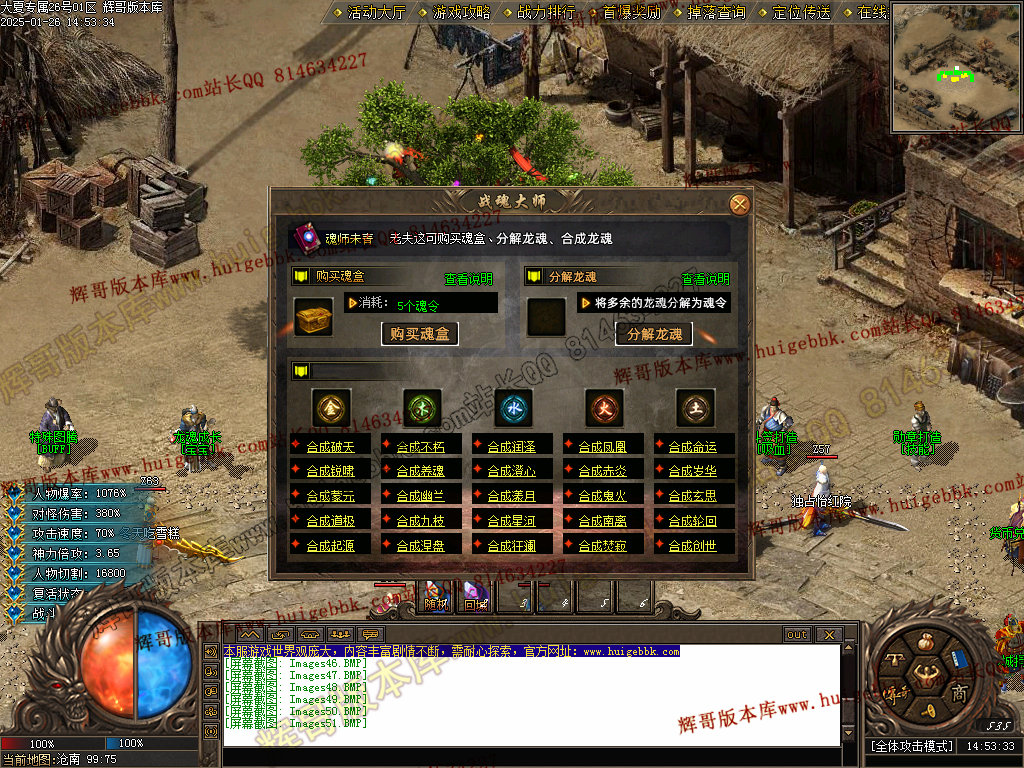Select the 合成星河 synthesis option
The width and height of the screenshot is (1024, 768).
pos(512,521)
